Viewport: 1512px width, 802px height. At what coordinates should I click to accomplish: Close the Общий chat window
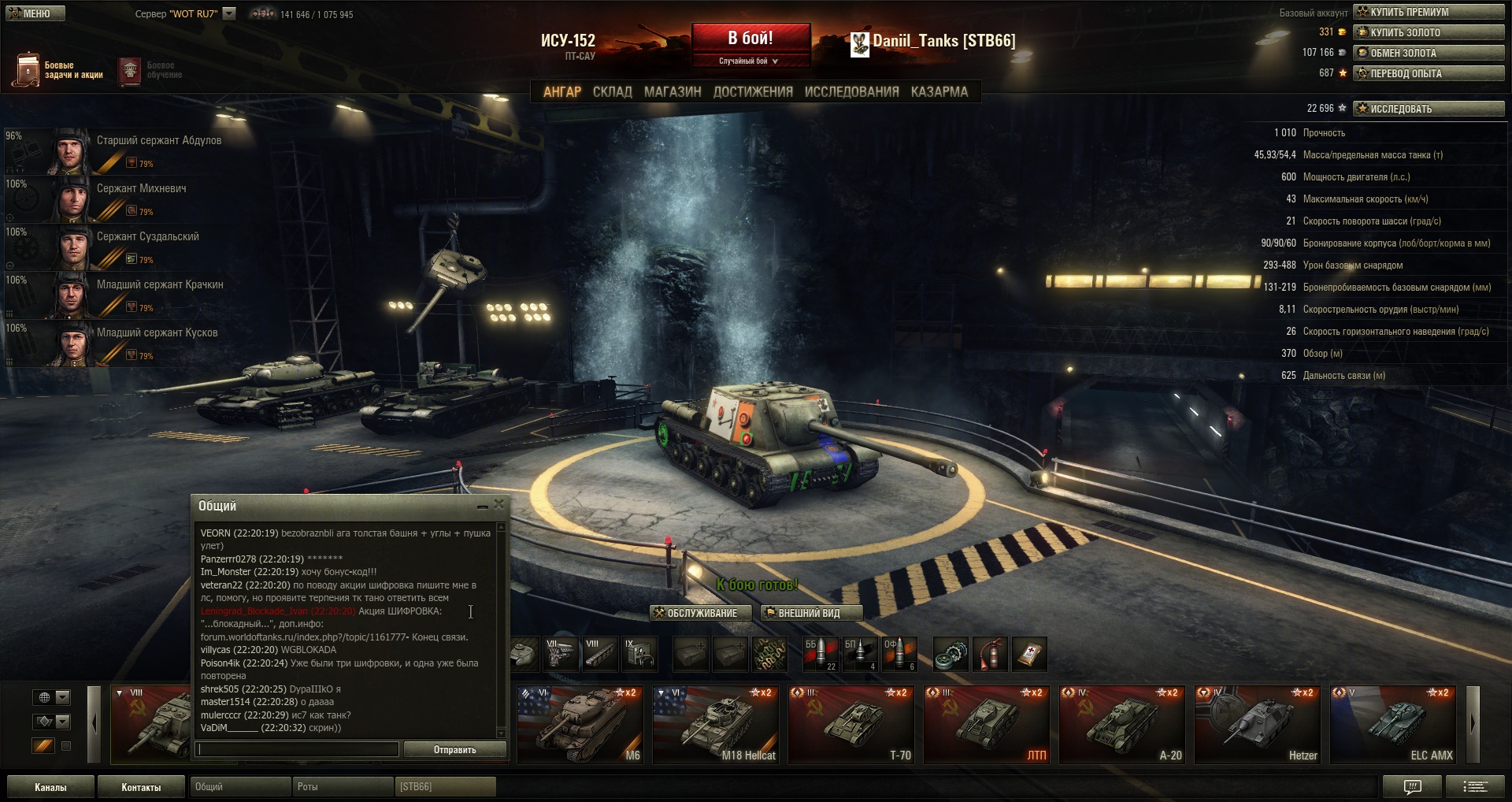(499, 505)
